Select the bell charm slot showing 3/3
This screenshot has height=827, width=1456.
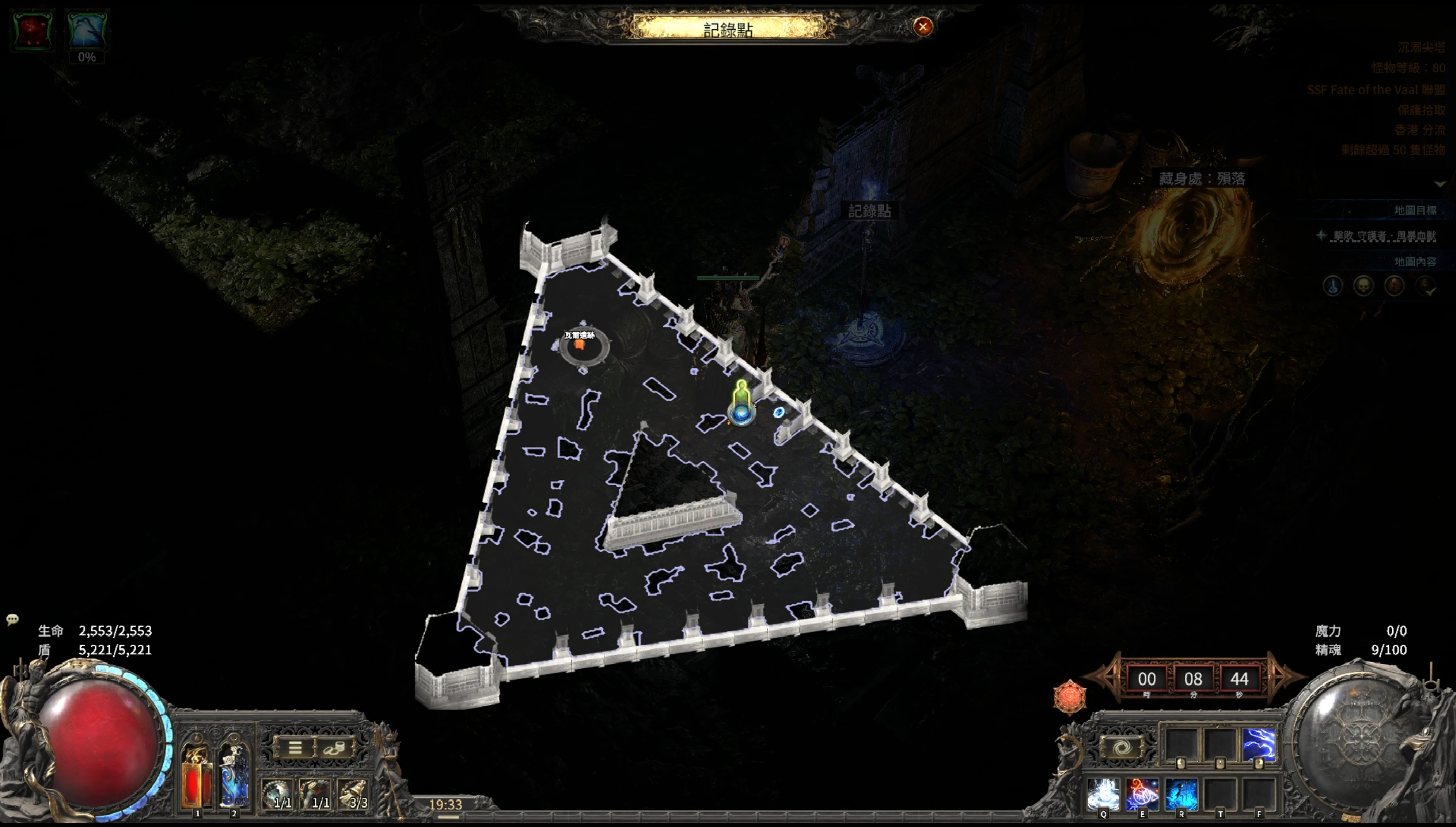354,794
